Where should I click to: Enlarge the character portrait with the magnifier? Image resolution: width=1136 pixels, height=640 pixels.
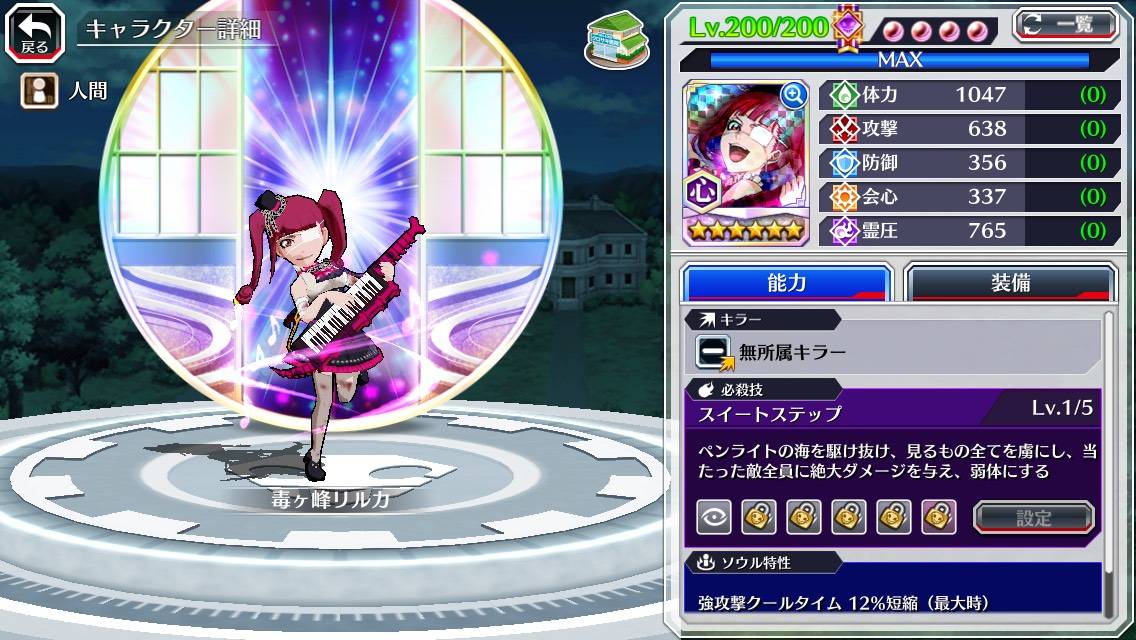click(x=793, y=95)
